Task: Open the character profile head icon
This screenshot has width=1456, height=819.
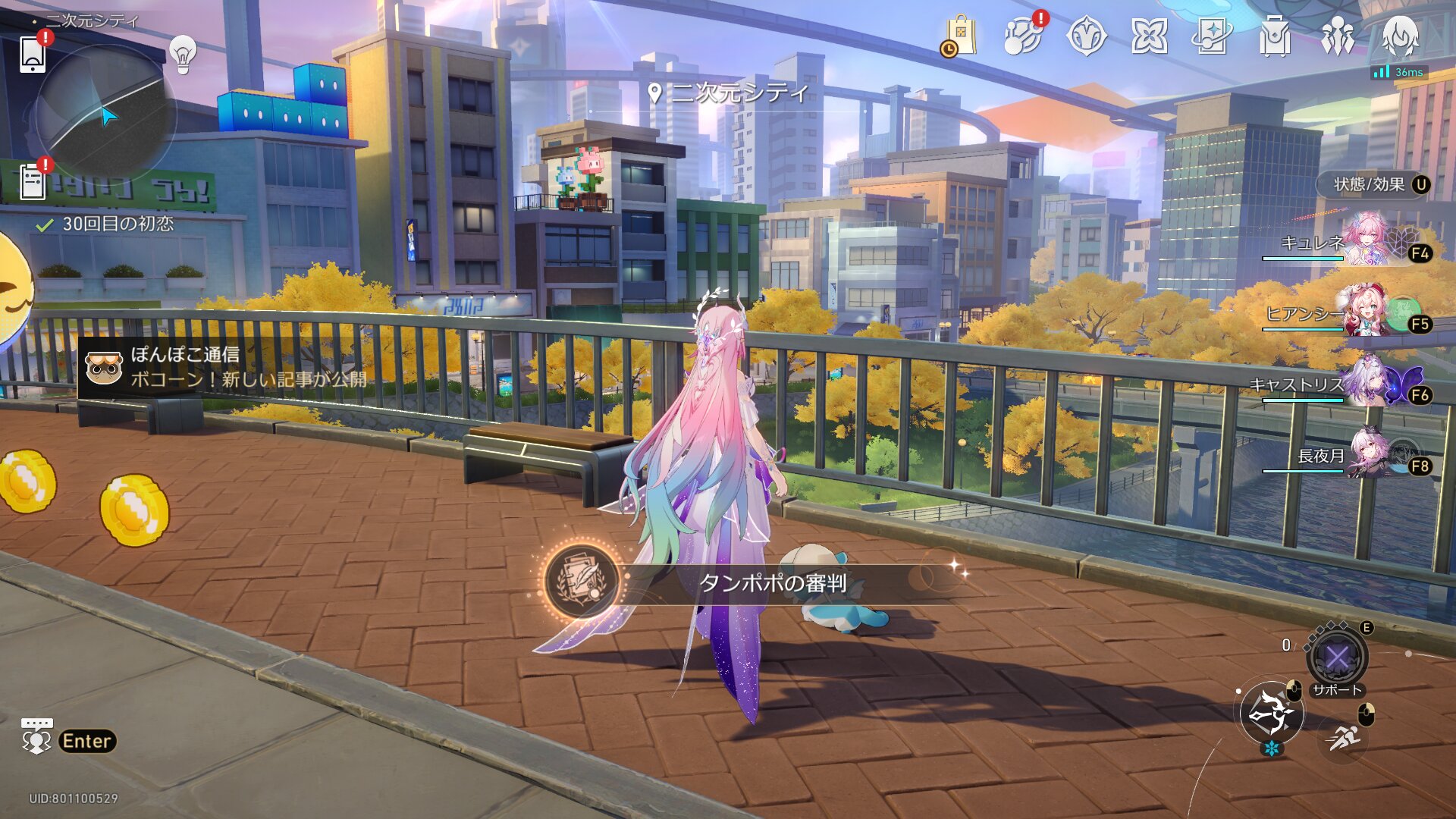Action: point(1400,36)
